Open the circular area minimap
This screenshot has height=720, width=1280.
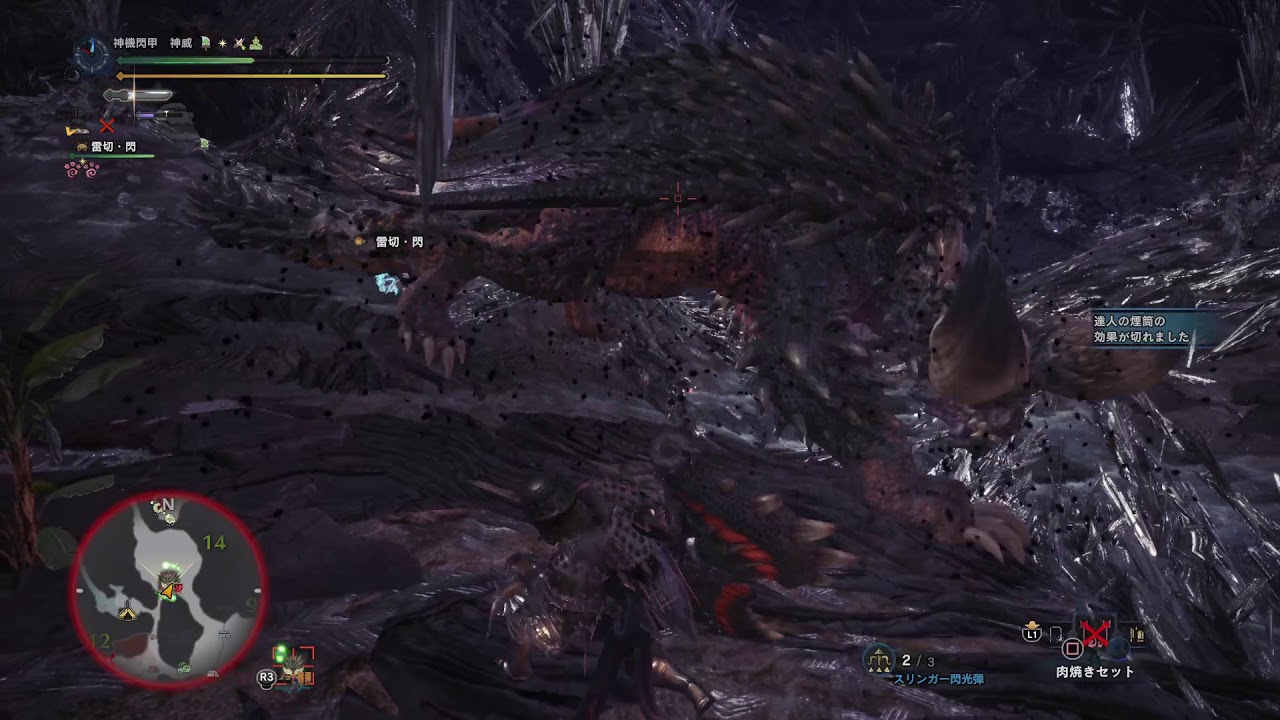(x=167, y=590)
